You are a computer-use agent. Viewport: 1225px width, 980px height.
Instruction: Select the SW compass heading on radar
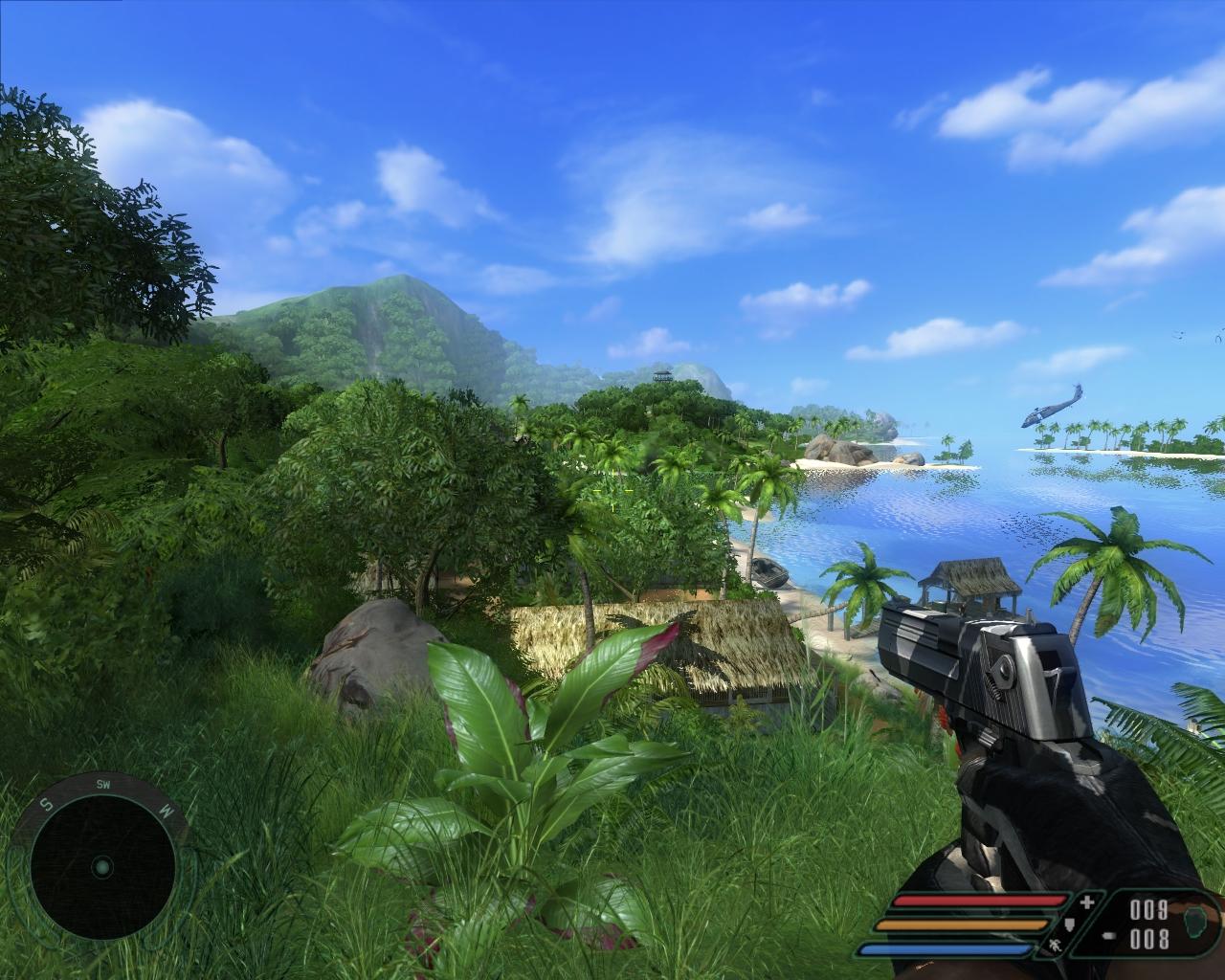click(x=103, y=784)
